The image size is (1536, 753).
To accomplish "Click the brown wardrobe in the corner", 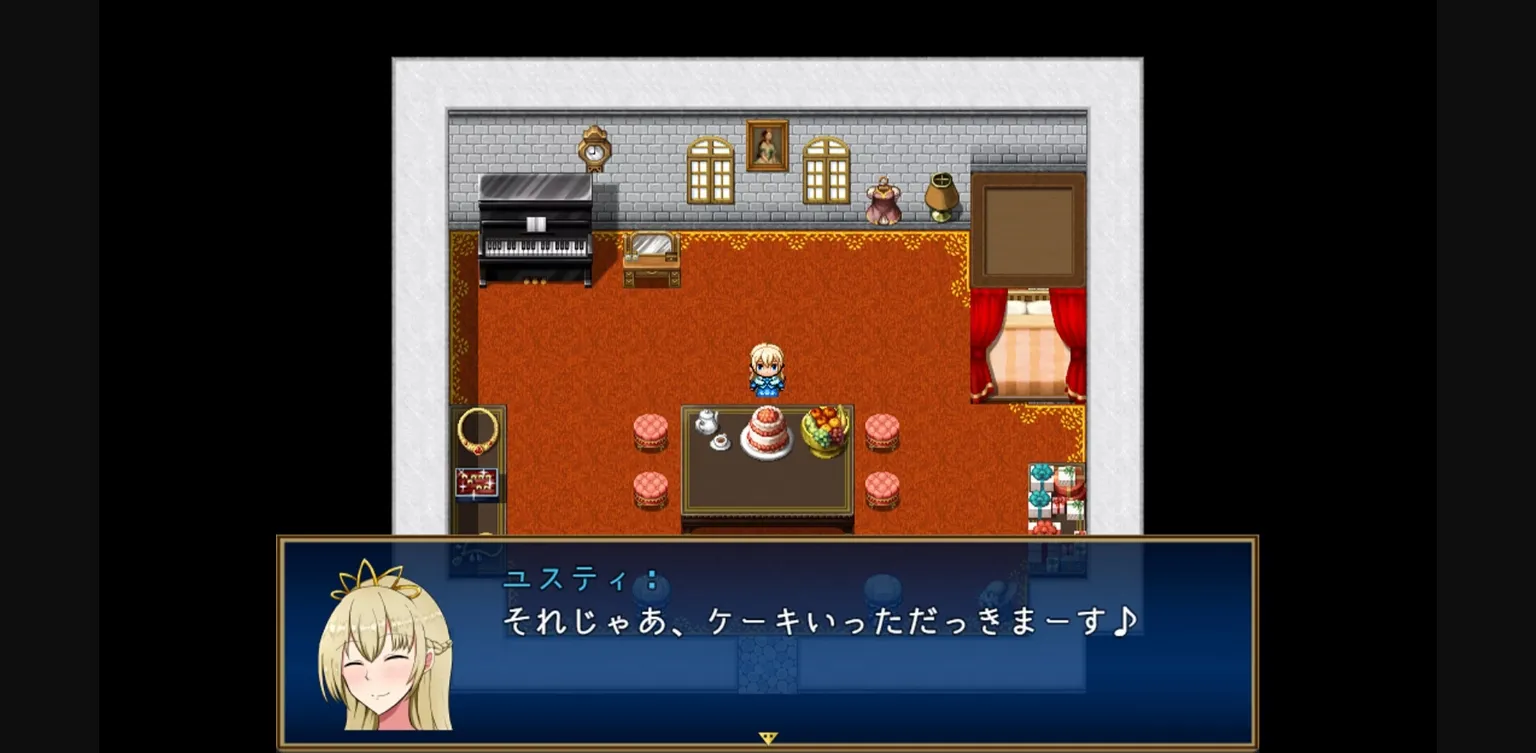I will 1028,228.
